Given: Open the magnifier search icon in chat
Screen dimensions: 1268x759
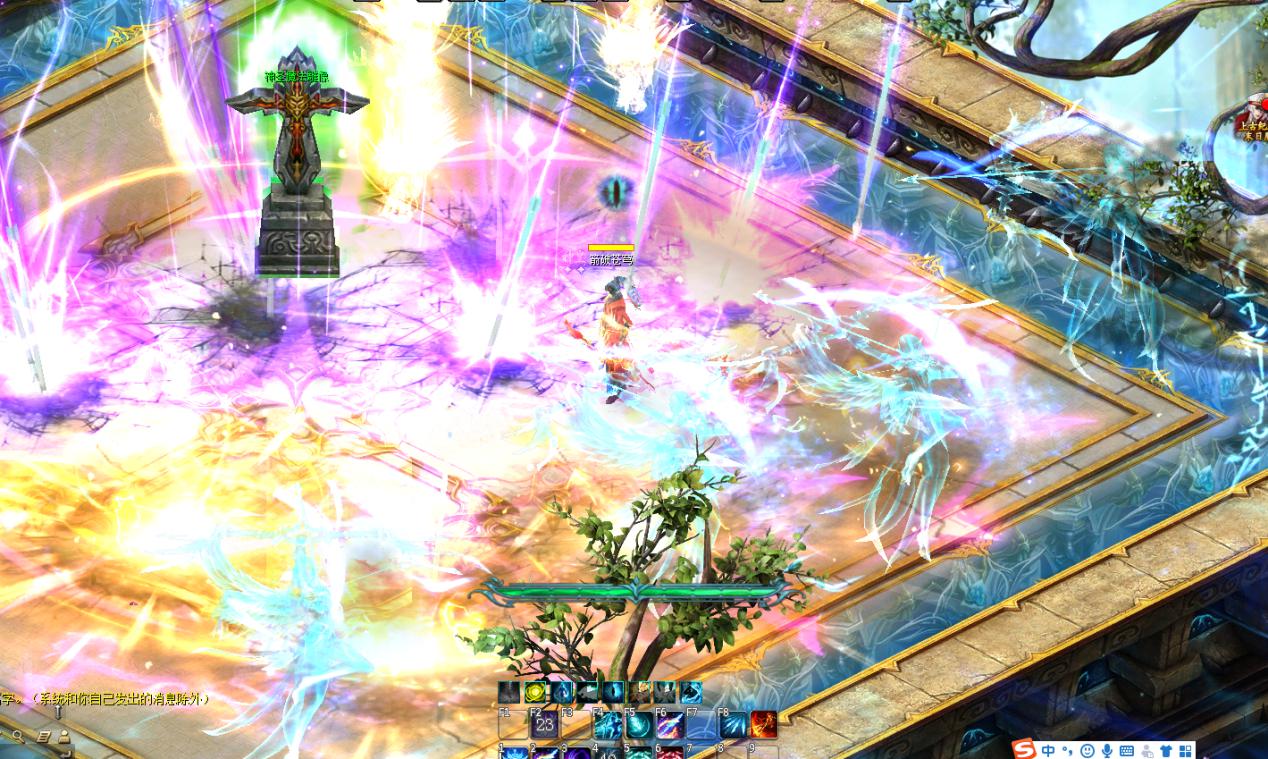Looking at the screenshot, I should pyautogui.click(x=18, y=737).
